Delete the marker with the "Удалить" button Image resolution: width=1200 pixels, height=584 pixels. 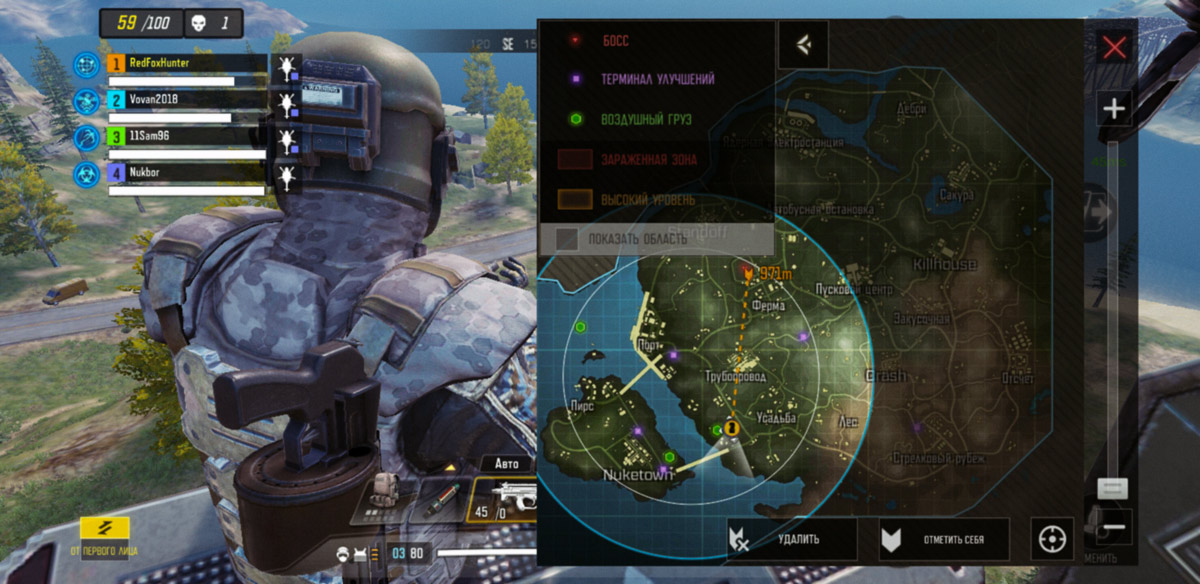(791, 539)
